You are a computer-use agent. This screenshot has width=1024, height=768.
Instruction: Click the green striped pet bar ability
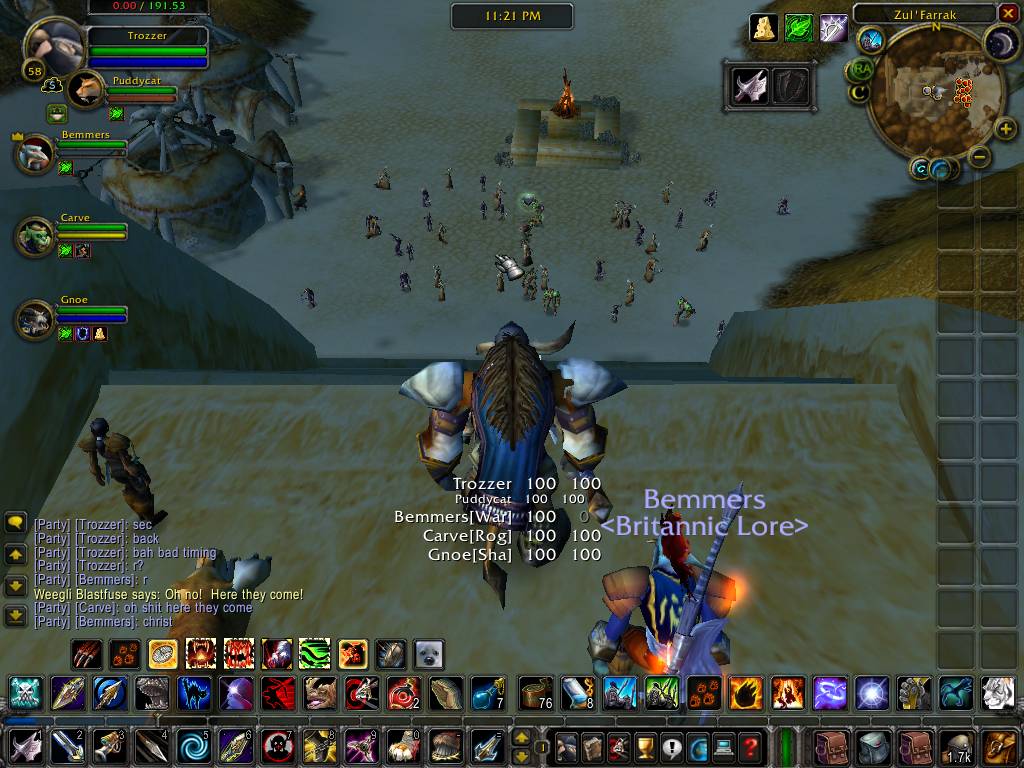[x=314, y=655]
